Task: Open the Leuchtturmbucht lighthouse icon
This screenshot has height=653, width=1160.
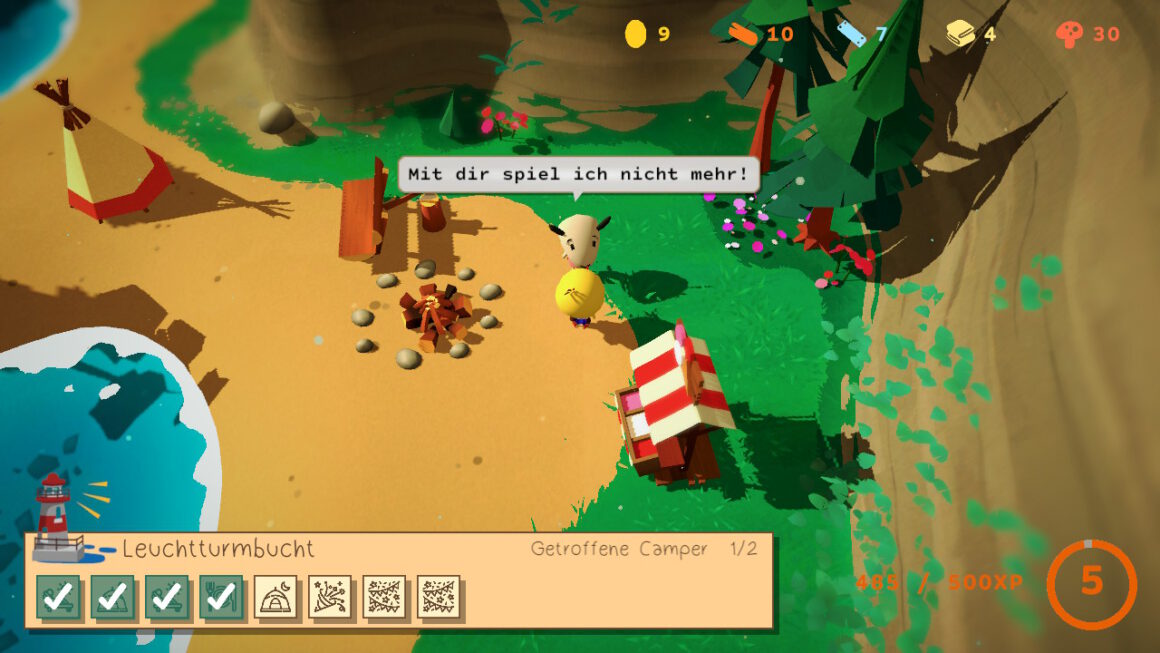Action: 57,515
